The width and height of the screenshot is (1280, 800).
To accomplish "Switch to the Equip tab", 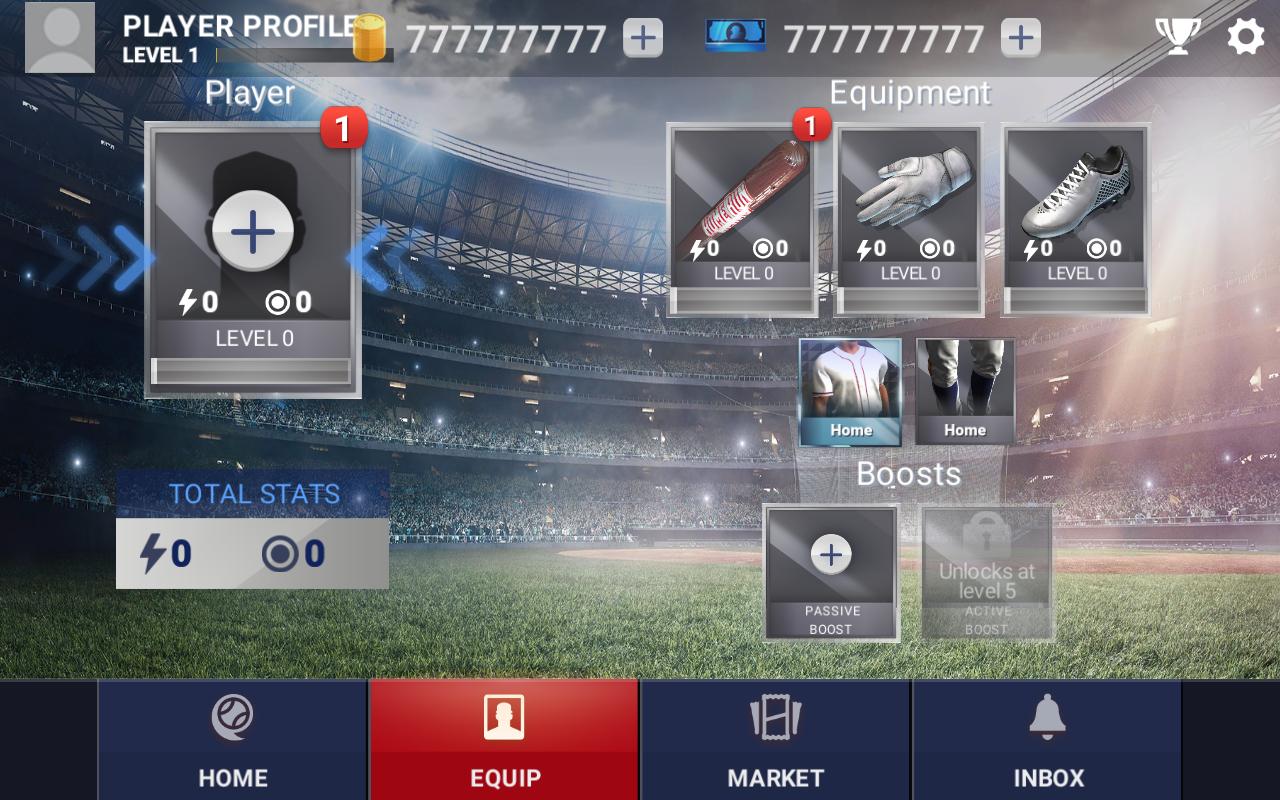I will pos(505,741).
